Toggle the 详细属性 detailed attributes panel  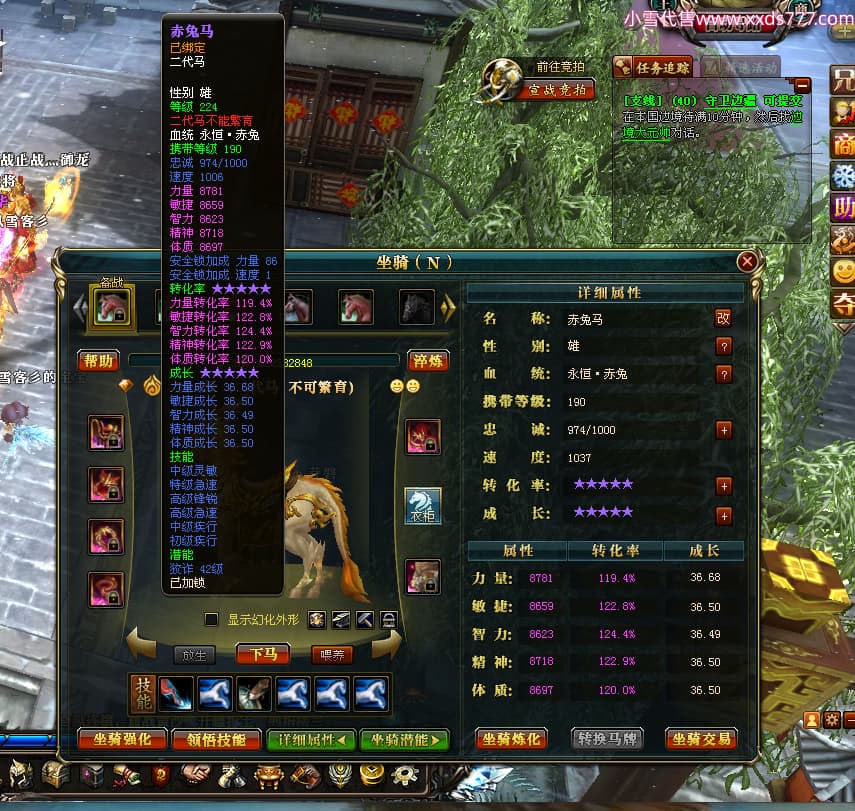311,740
